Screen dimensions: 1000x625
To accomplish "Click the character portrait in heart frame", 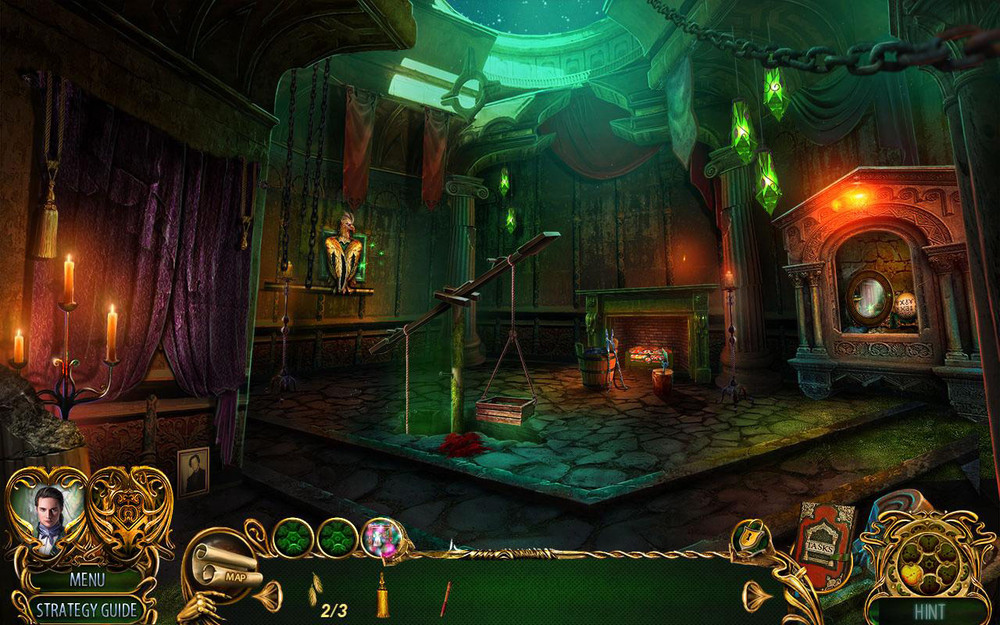I will tap(47, 513).
